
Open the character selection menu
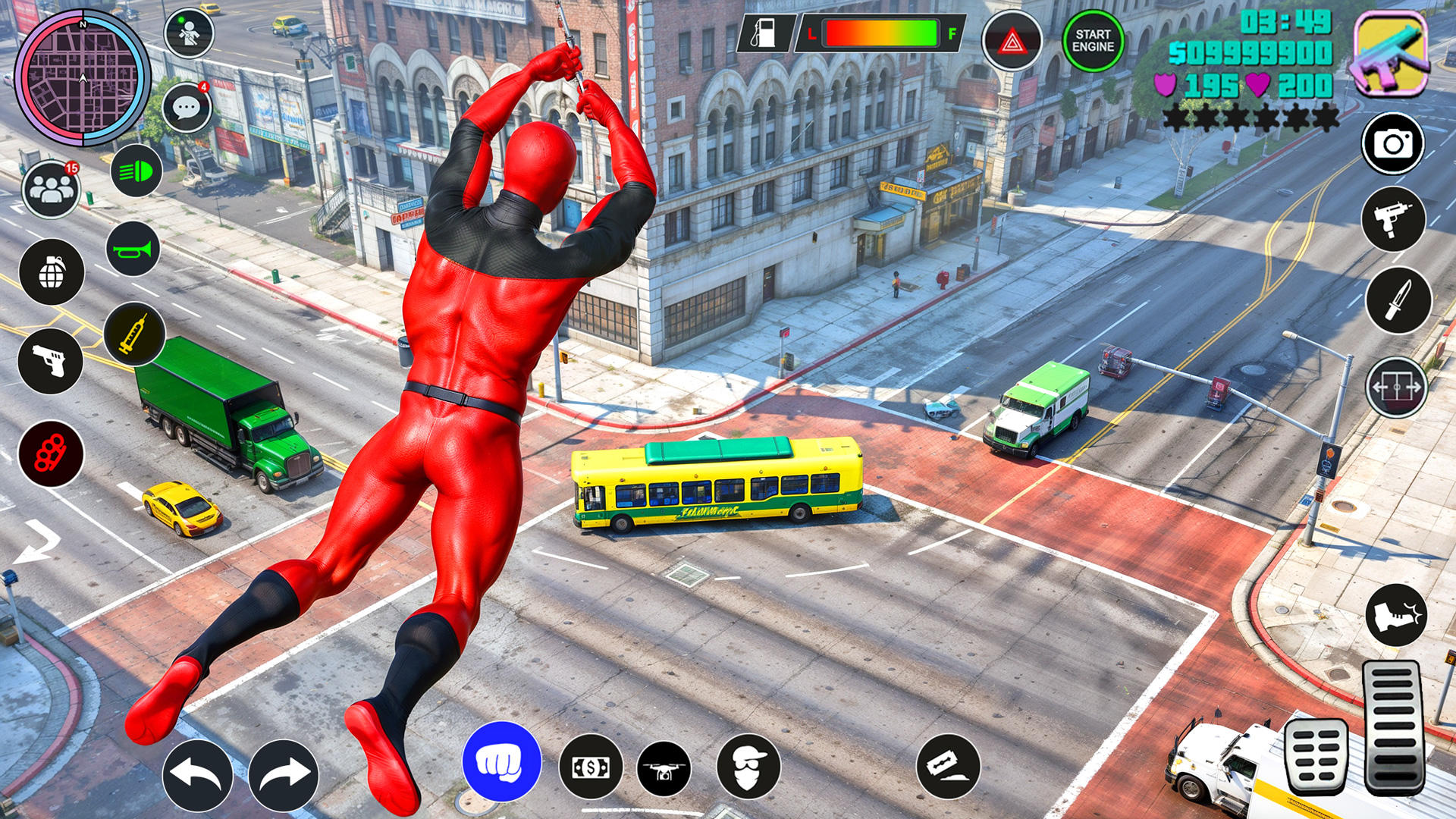pos(188,33)
